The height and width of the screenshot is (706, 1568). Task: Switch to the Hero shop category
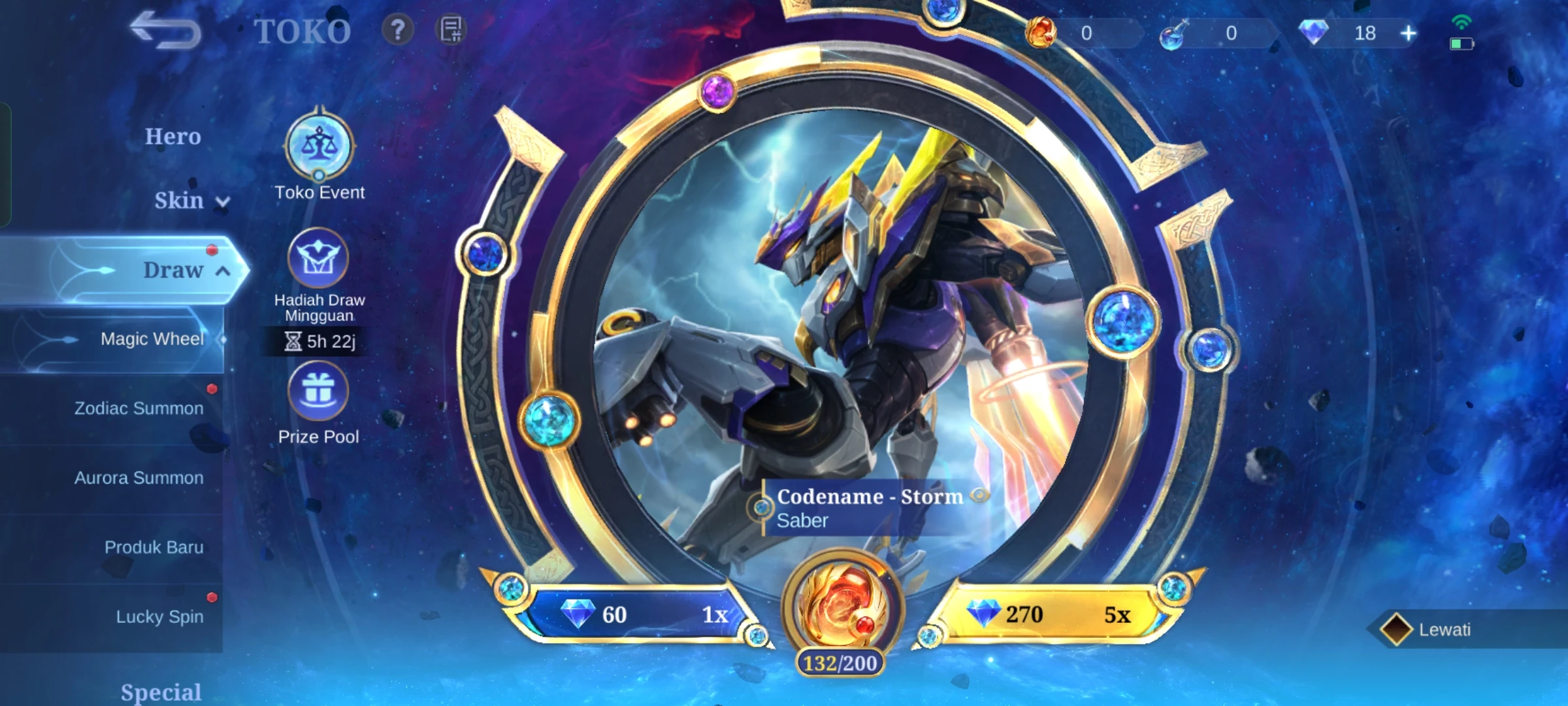click(x=172, y=136)
